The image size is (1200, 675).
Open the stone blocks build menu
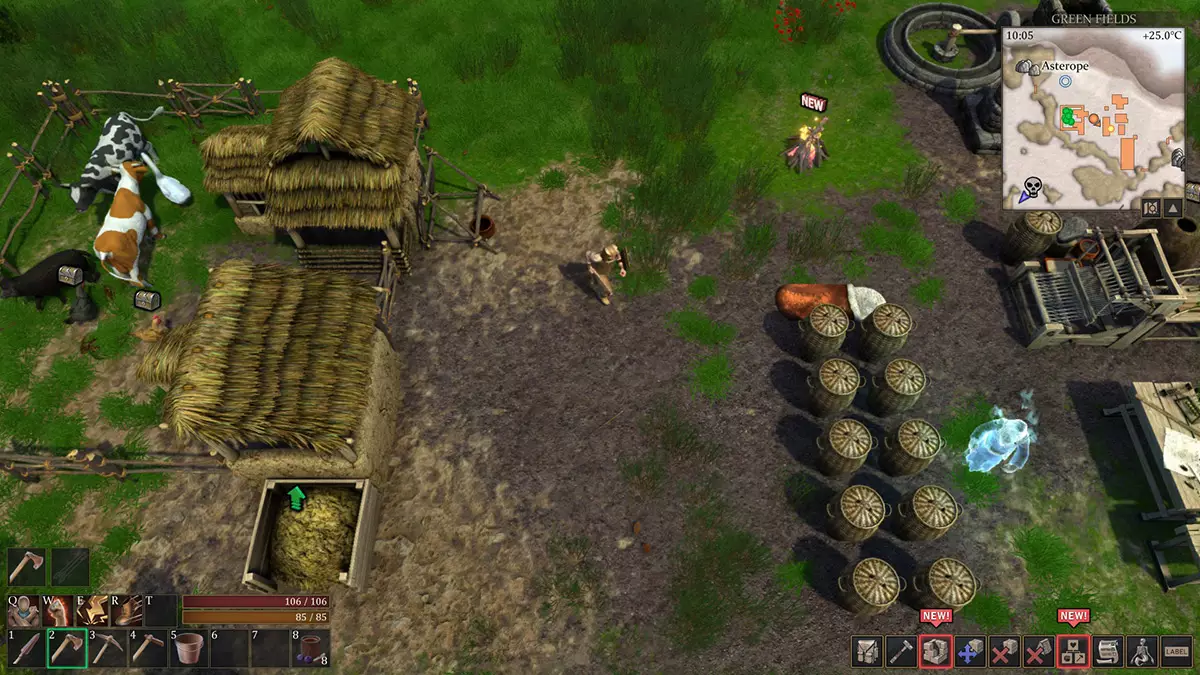tap(936, 652)
